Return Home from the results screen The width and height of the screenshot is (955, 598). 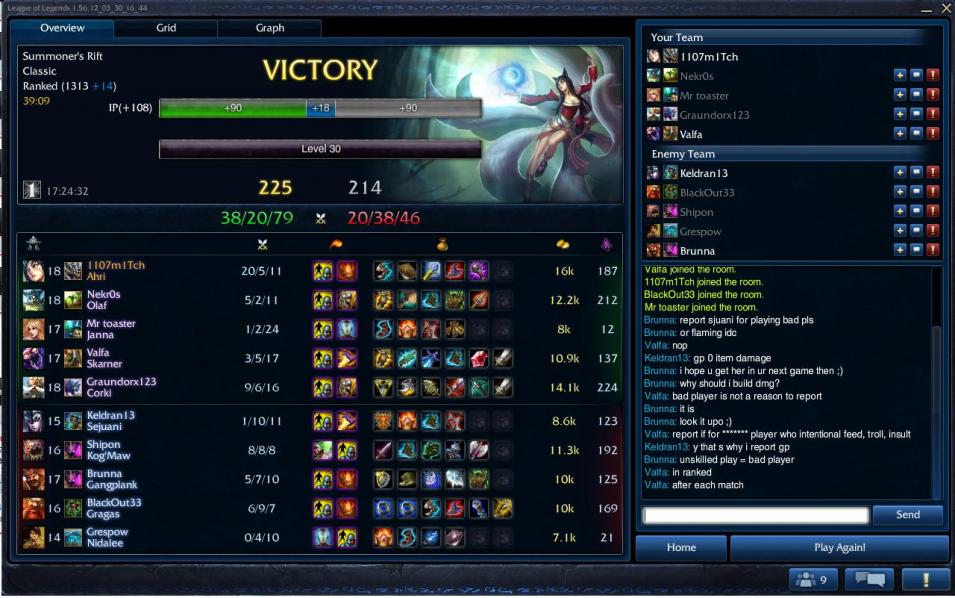(x=681, y=548)
